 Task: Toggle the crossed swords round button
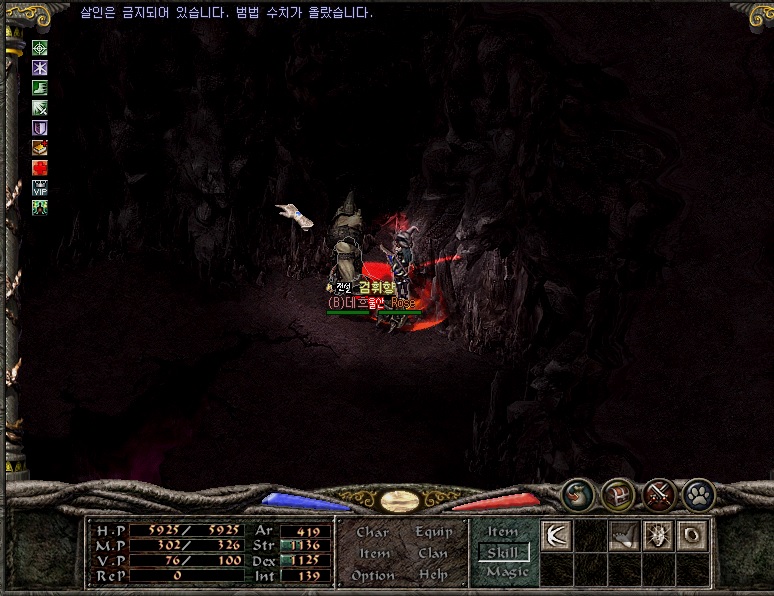click(658, 494)
